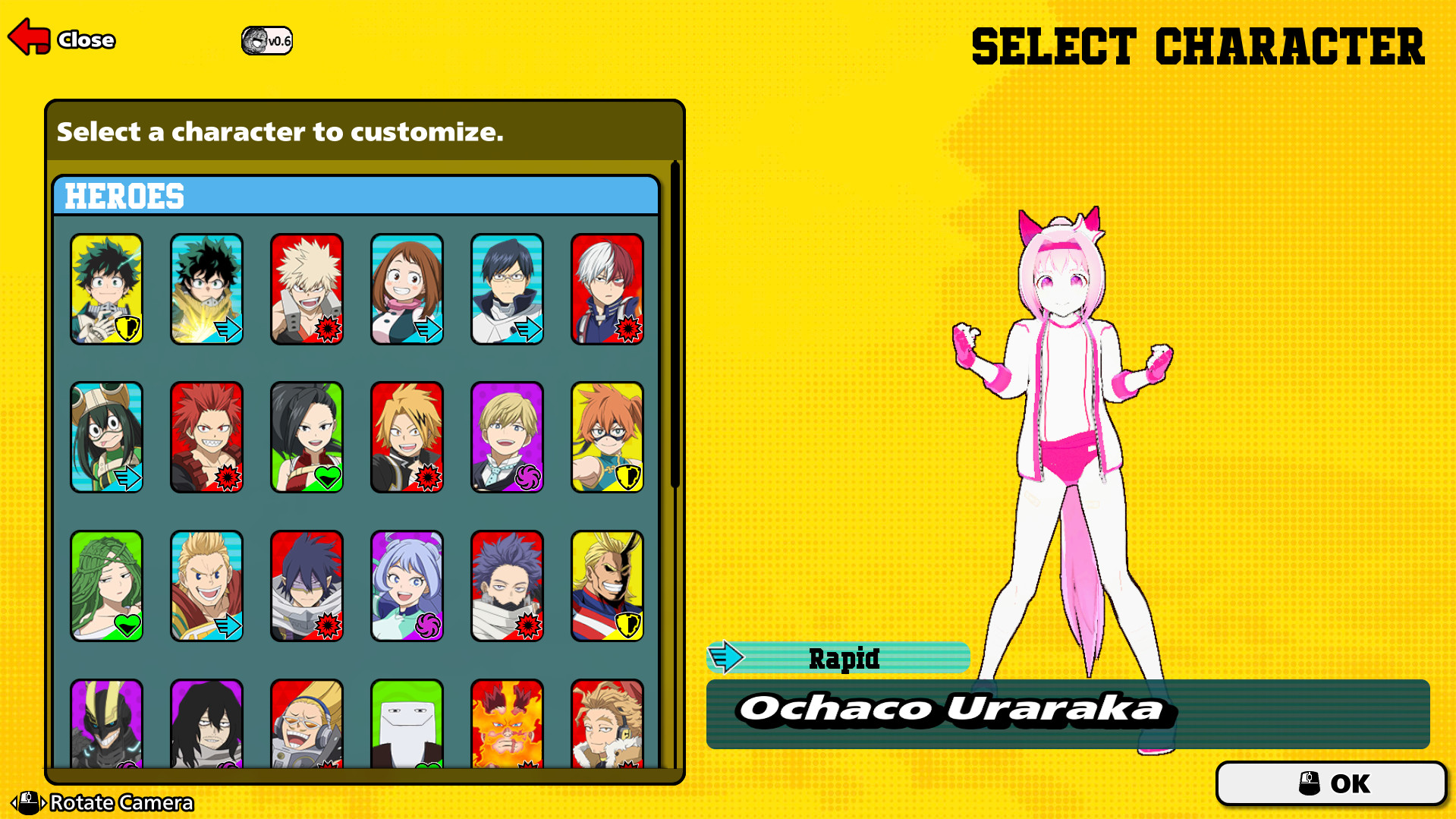This screenshot has width=1456, height=819.
Task: Select the Shota Aizawa portrait
Action: [207, 725]
